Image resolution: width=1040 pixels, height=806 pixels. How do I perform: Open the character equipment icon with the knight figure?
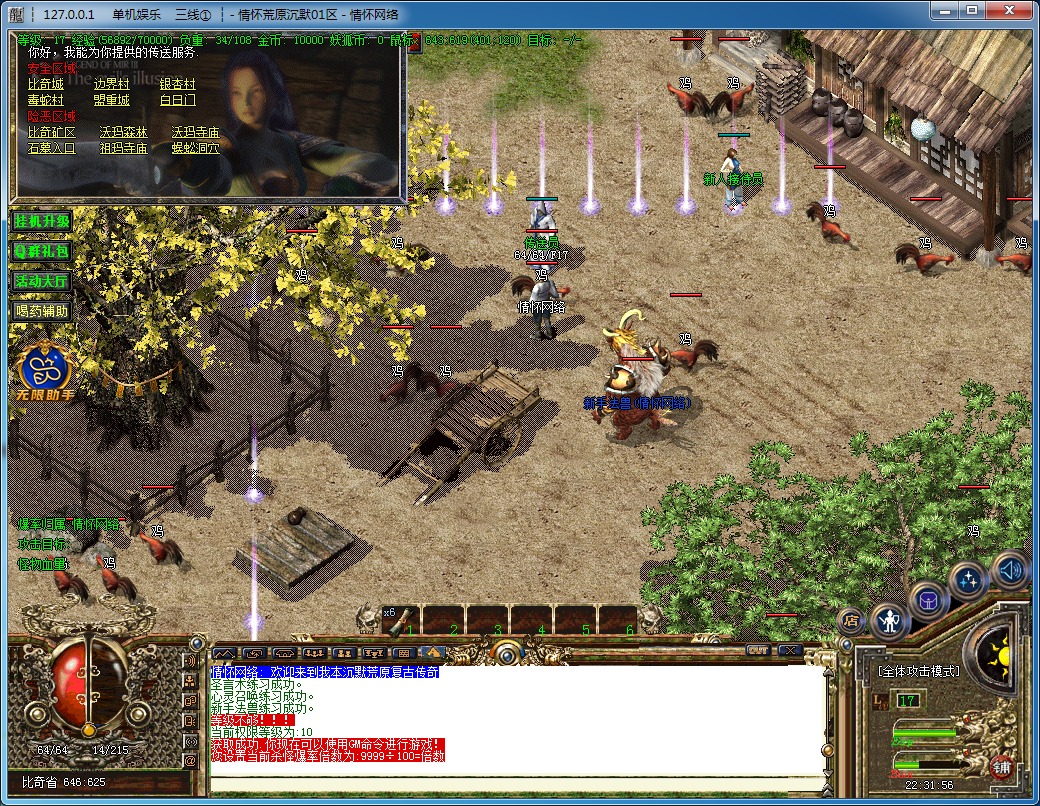[889, 621]
